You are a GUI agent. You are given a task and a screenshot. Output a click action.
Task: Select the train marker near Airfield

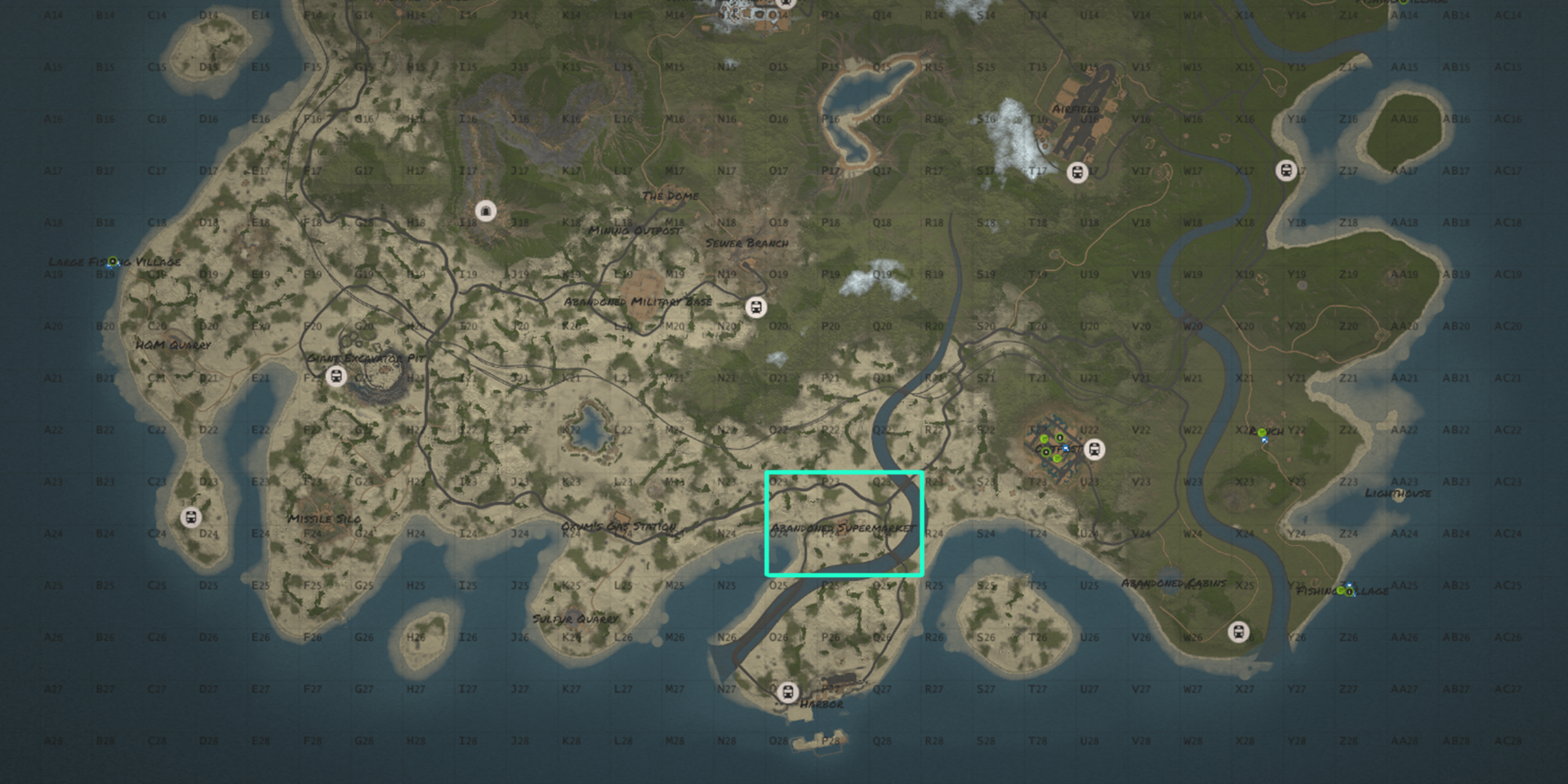coord(1077,172)
